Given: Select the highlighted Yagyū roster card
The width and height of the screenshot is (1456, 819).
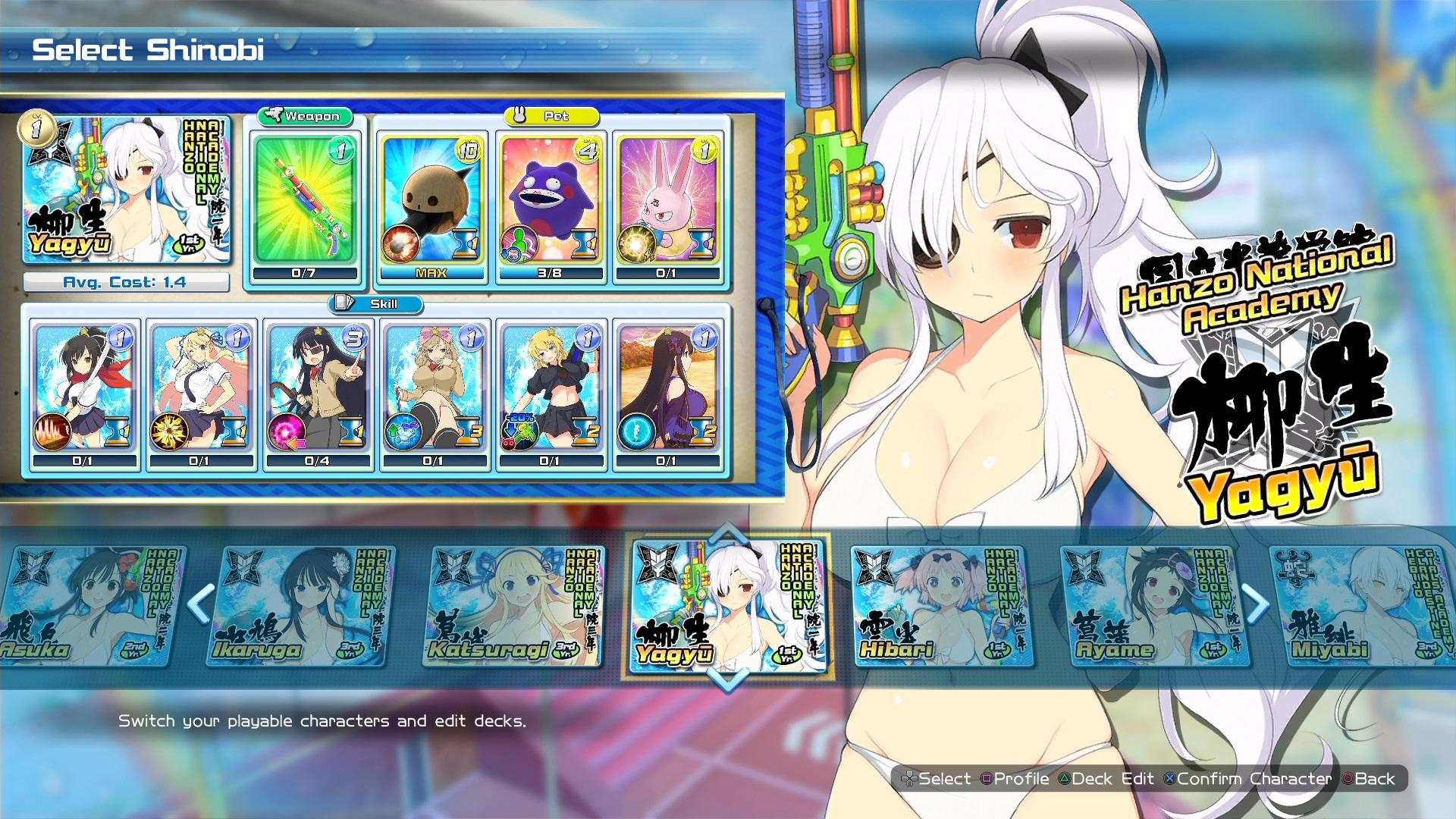Looking at the screenshot, I should [728, 605].
